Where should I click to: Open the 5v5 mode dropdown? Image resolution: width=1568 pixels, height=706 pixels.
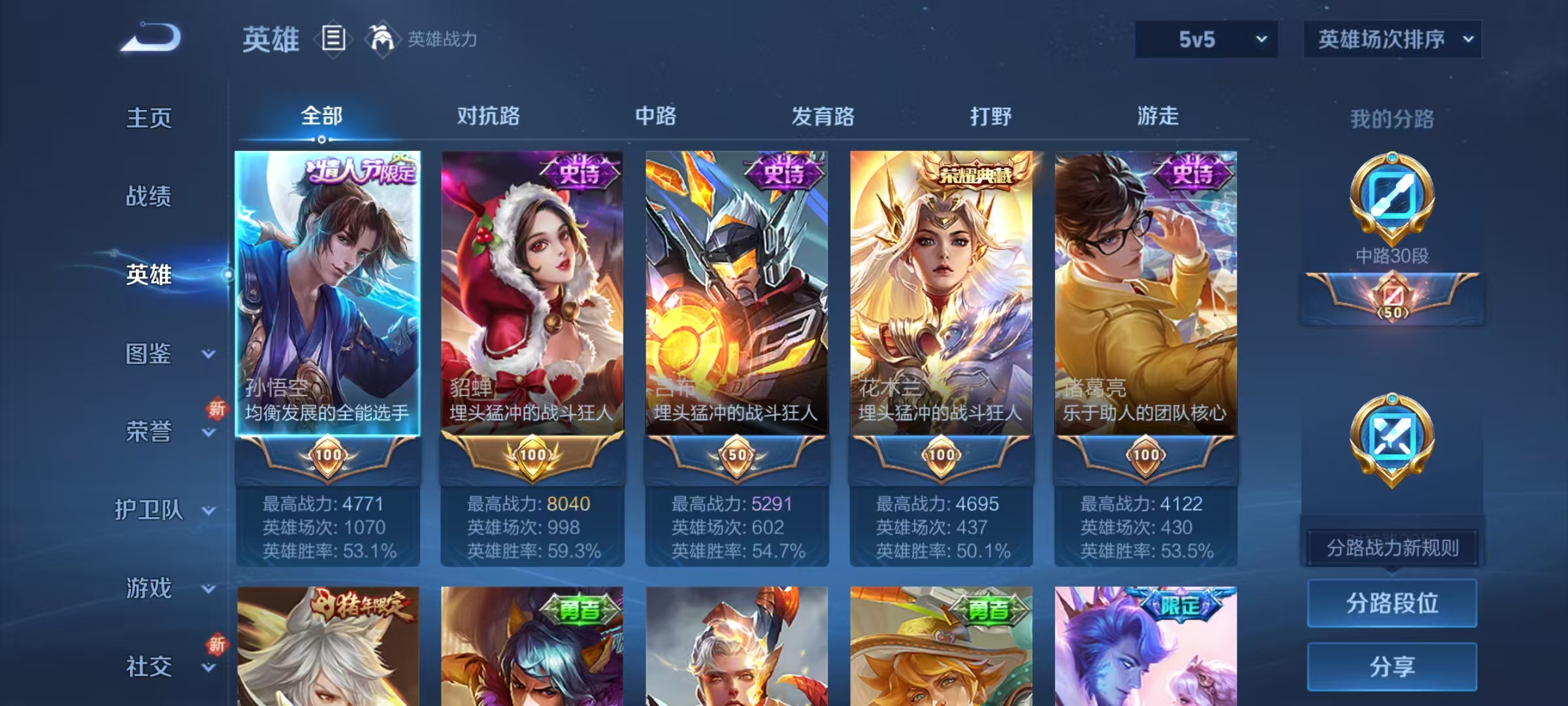pyautogui.click(x=1205, y=39)
